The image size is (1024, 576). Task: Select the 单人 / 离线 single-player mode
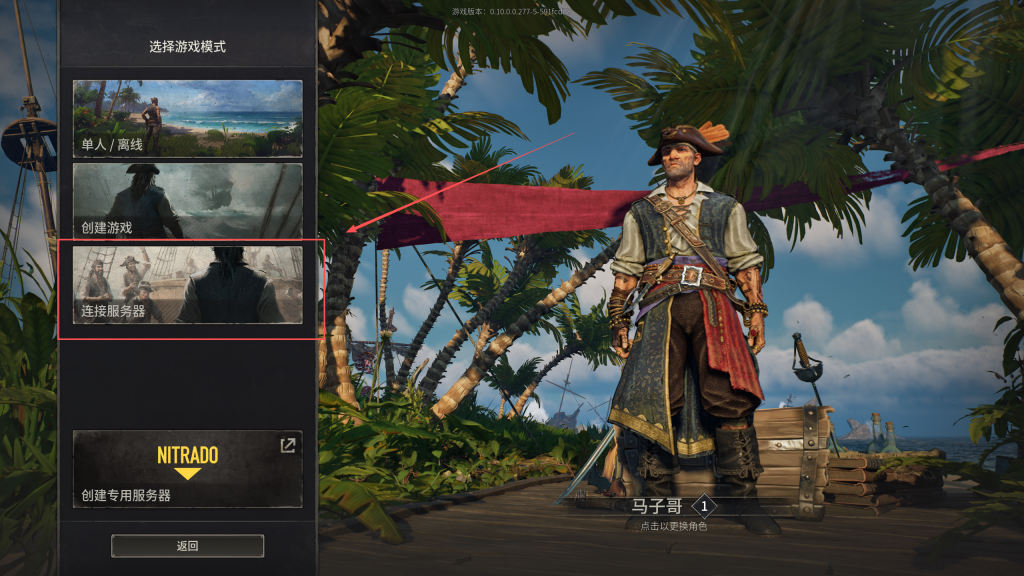click(x=187, y=119)
